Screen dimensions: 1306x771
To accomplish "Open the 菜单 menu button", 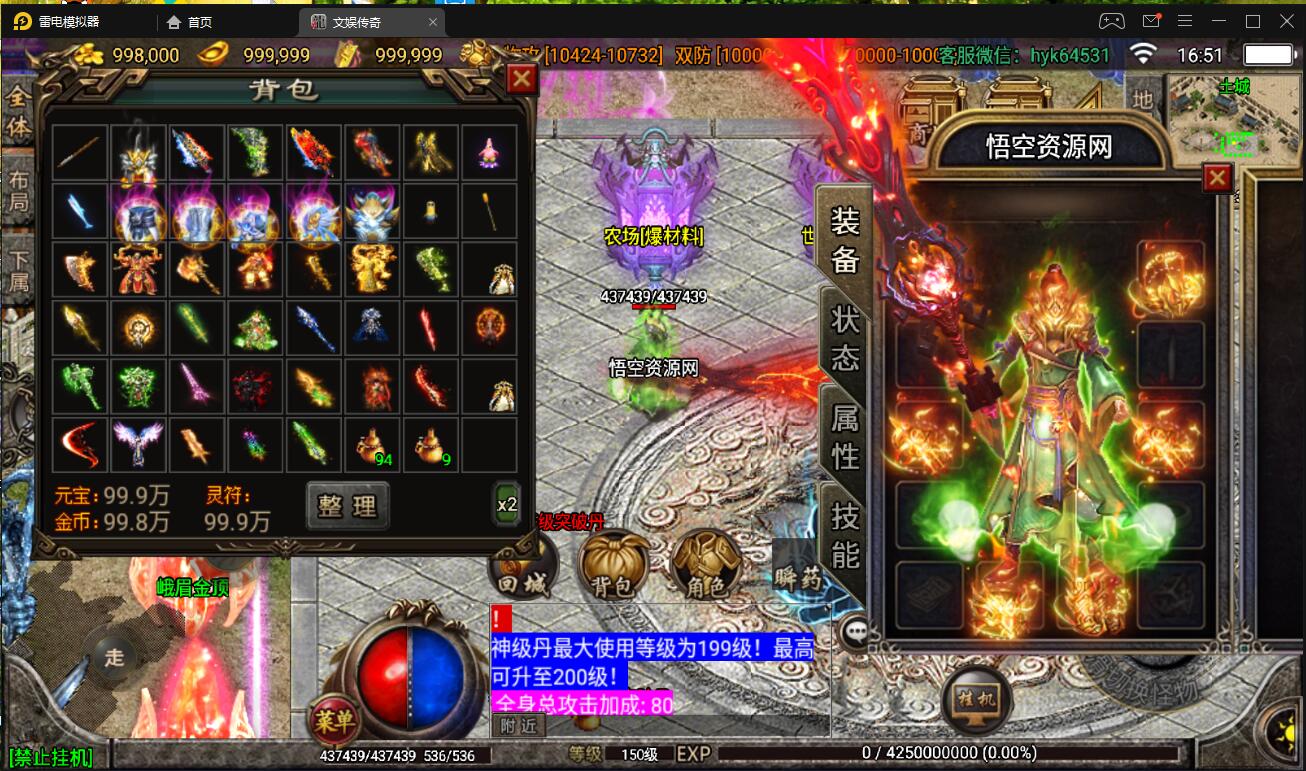I will tap(335, 718).
